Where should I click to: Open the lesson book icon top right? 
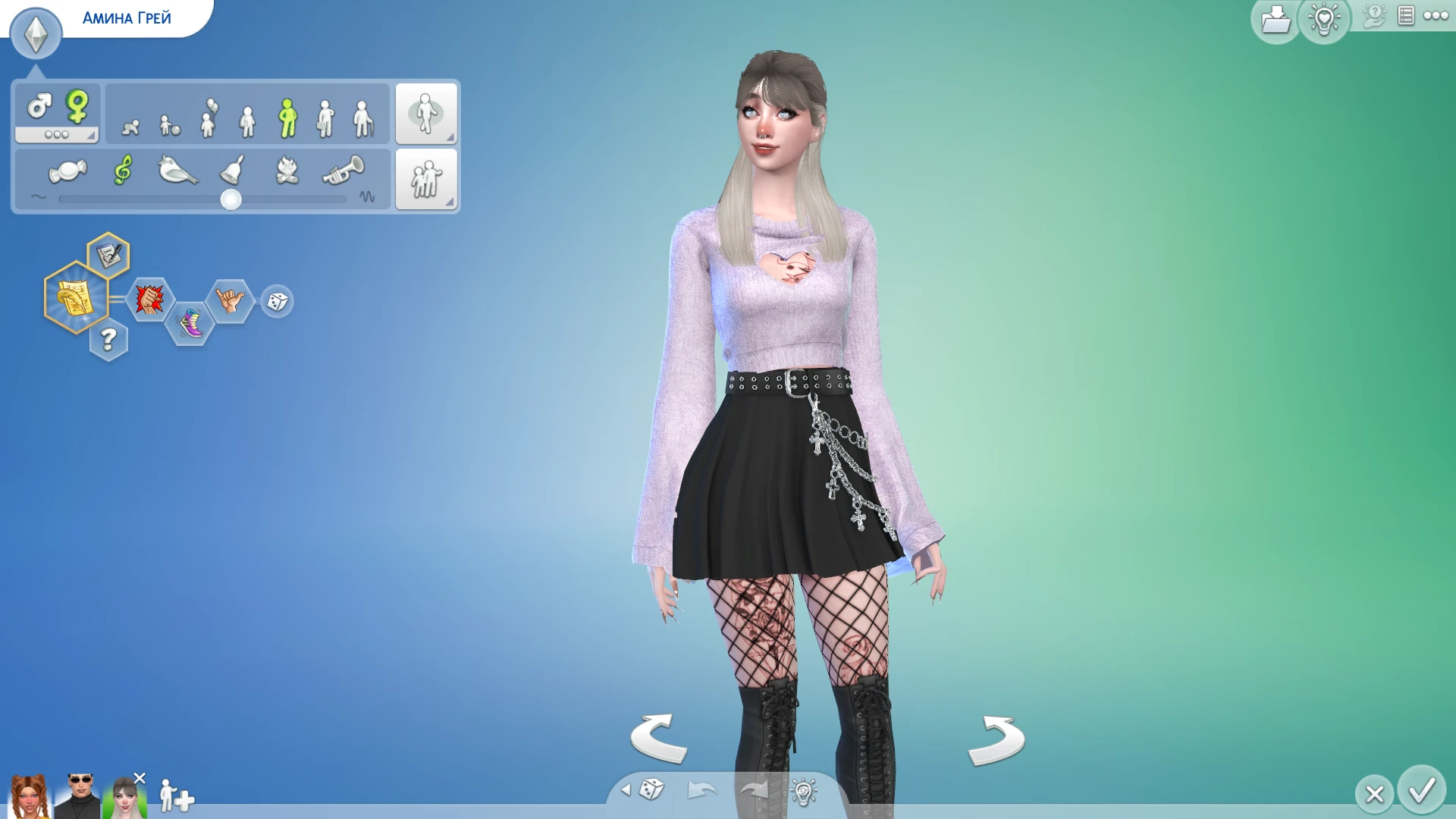point(1405,16)
